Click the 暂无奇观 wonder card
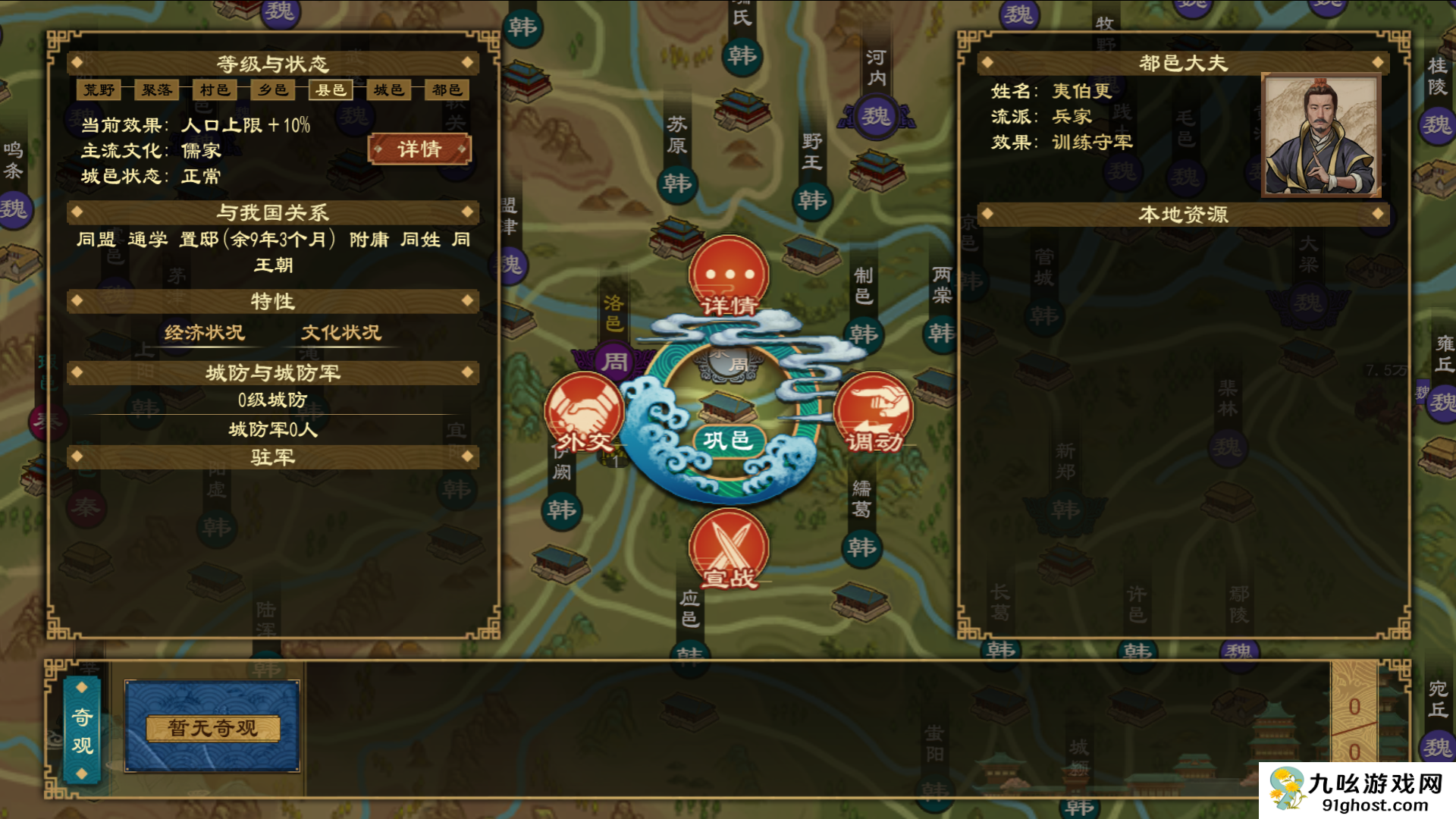Viewport: 1456px width, 819px height. coord(212,727)
